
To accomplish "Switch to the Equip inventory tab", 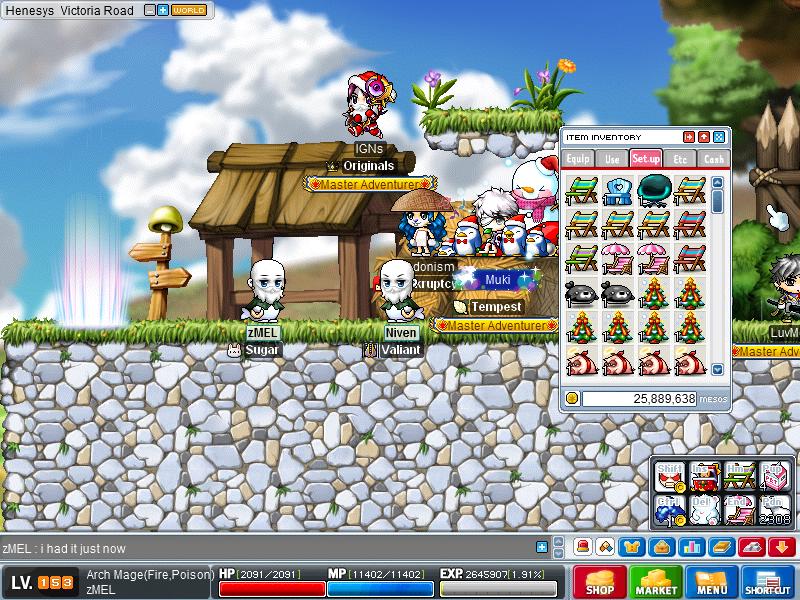I will (578, 158).
